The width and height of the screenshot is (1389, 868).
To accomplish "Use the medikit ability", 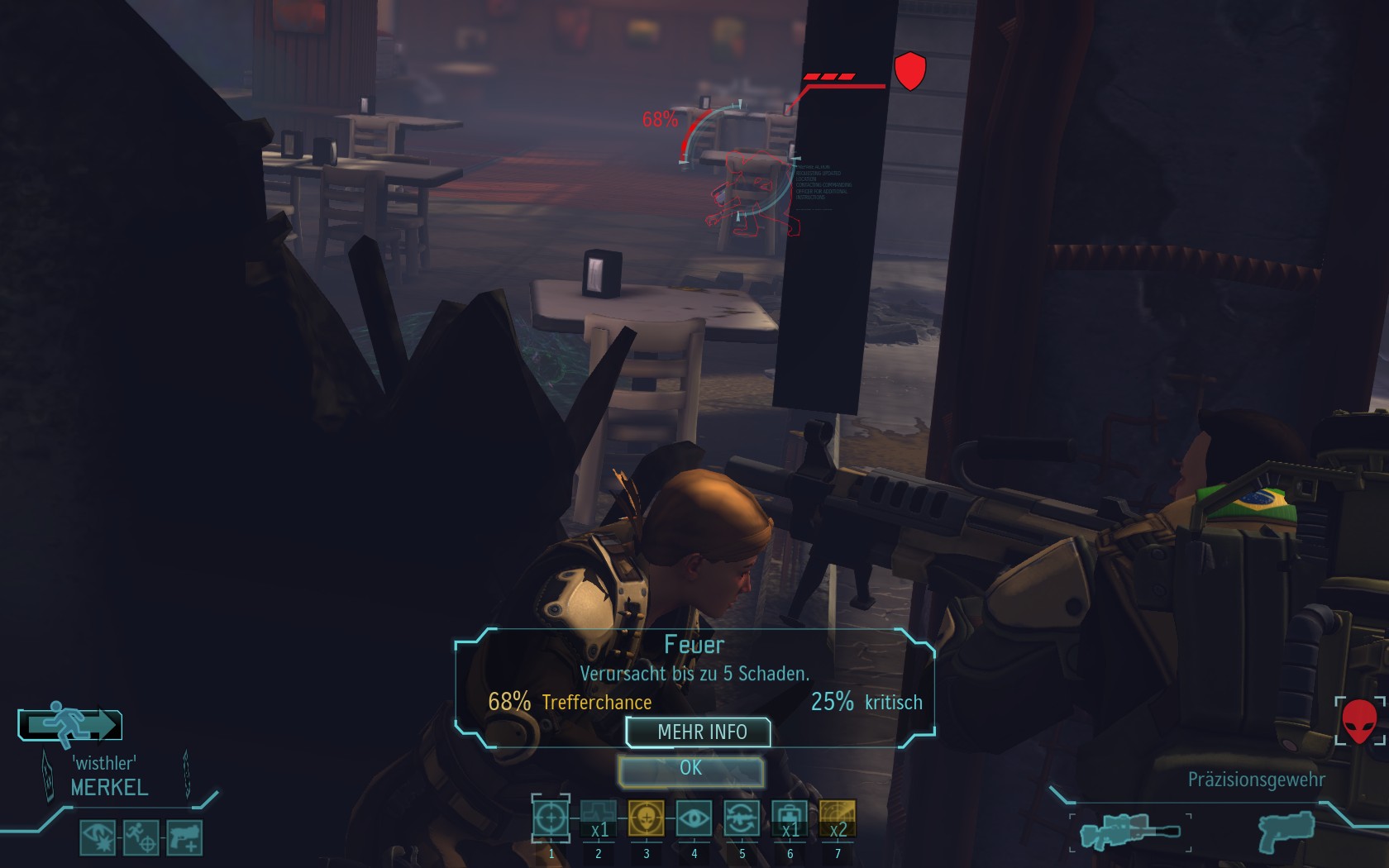I will 790,819.
